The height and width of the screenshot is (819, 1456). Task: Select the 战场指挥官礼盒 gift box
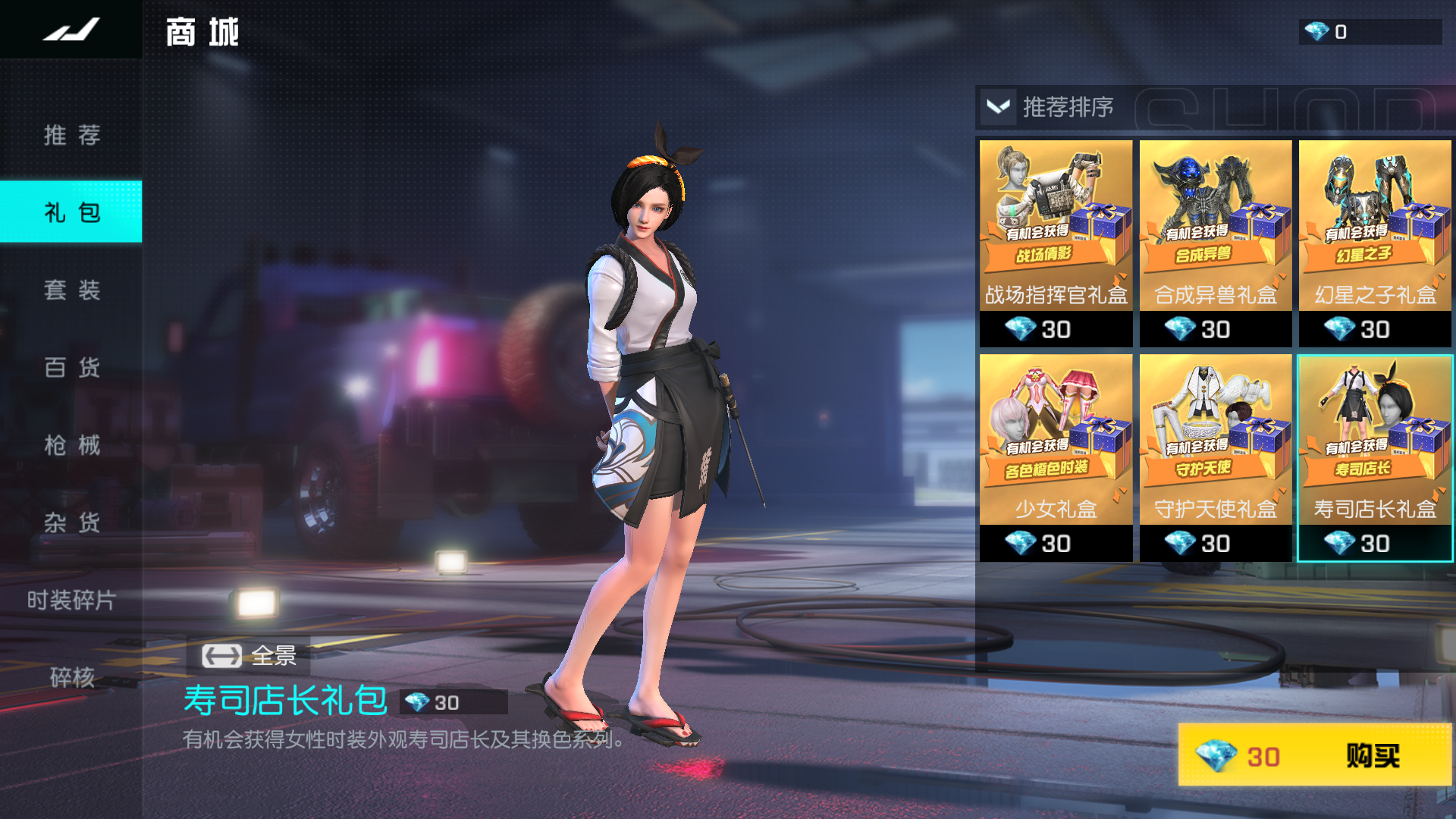[1056, 243]
